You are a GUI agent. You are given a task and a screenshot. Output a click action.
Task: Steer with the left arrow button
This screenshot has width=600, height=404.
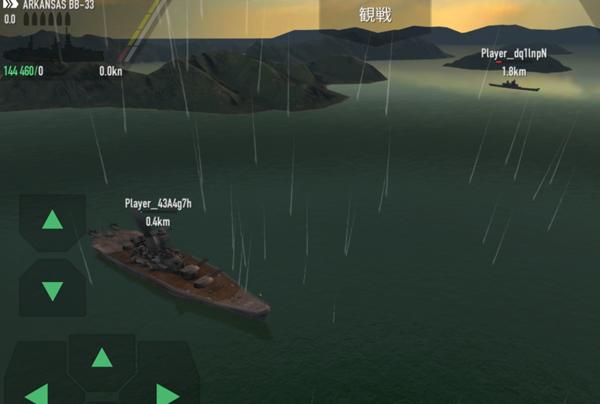tap(36, 391)
